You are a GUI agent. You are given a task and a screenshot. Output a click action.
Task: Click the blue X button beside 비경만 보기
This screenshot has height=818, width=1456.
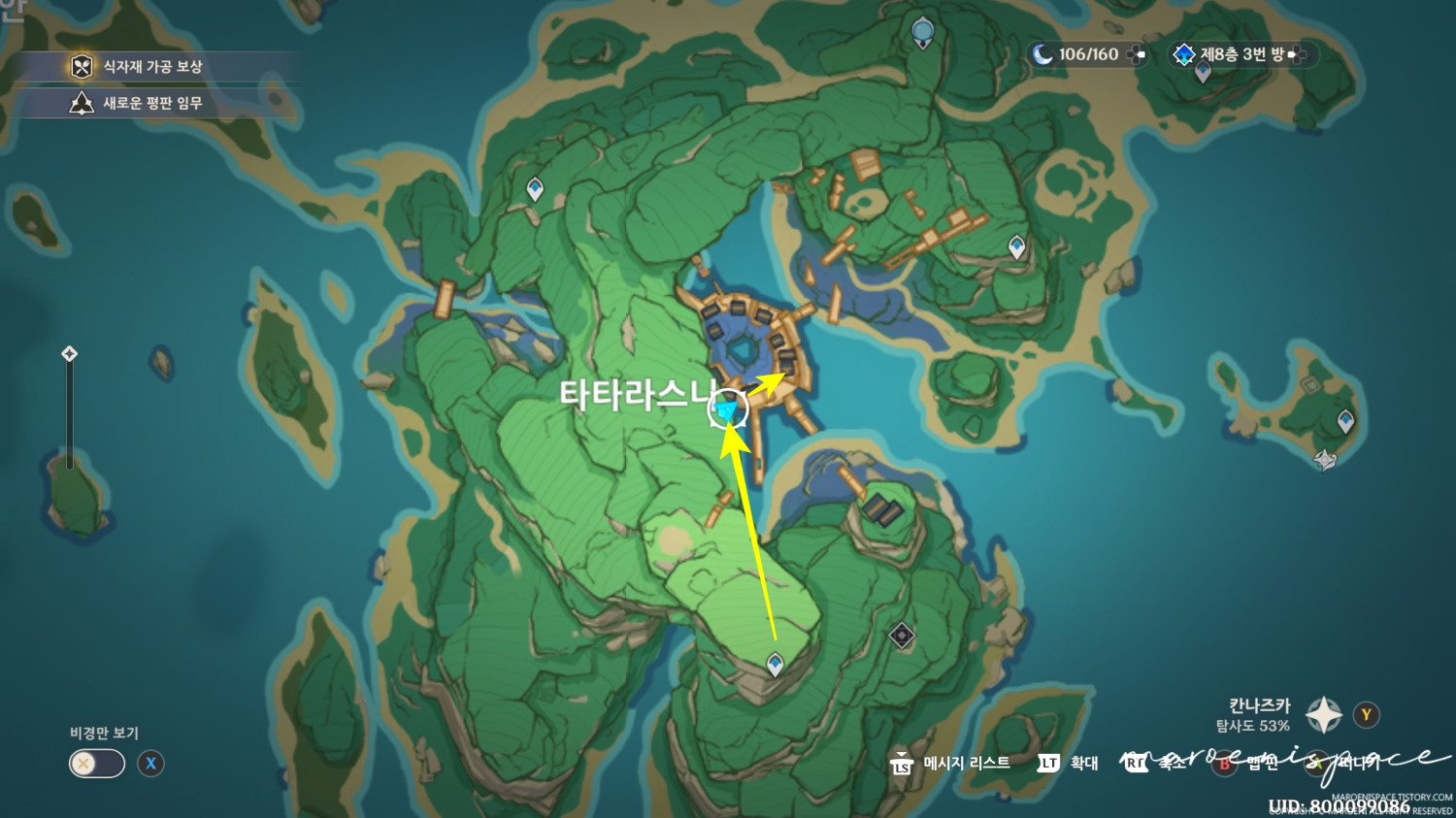click(x=150, y=765)
